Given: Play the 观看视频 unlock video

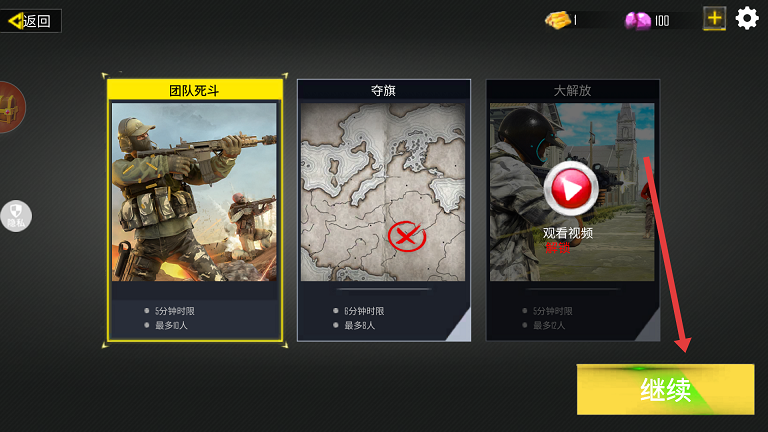Looking at the screenshot, I should point(570,187).
